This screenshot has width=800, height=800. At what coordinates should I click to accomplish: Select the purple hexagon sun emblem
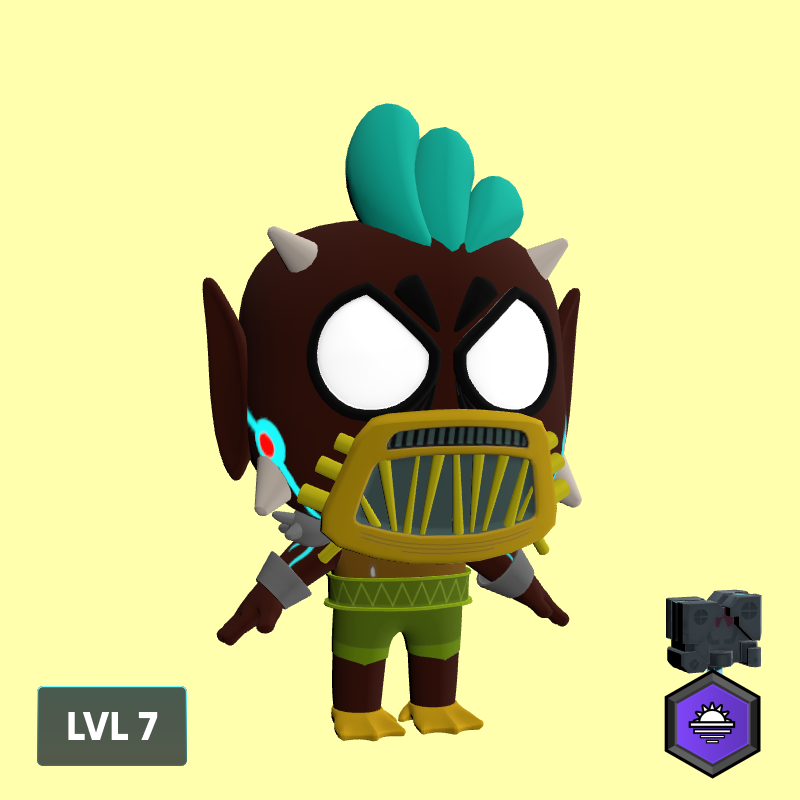[712, 723]
